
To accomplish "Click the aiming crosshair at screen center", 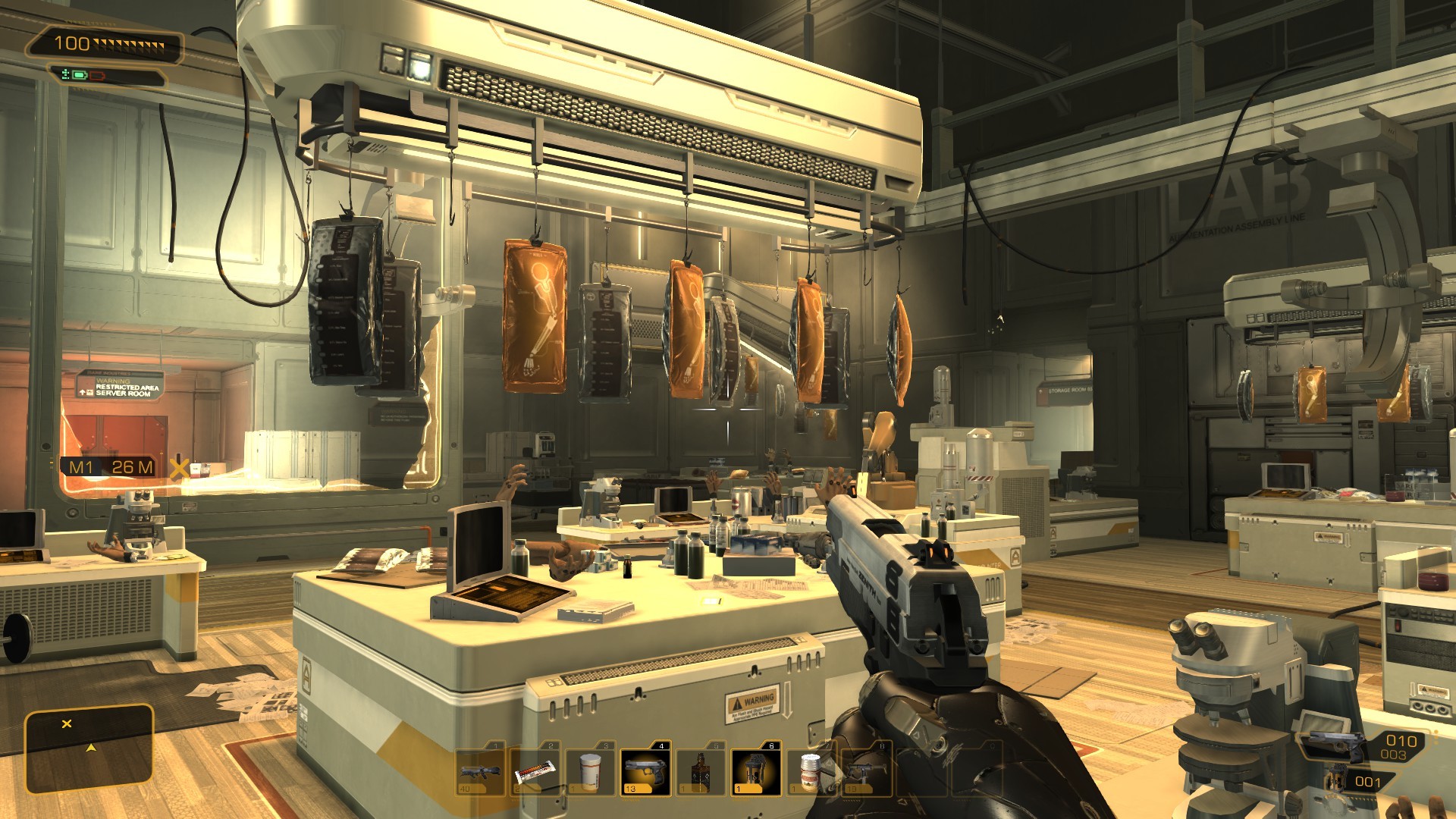I will pyautogui.click(x=728, y=409).
